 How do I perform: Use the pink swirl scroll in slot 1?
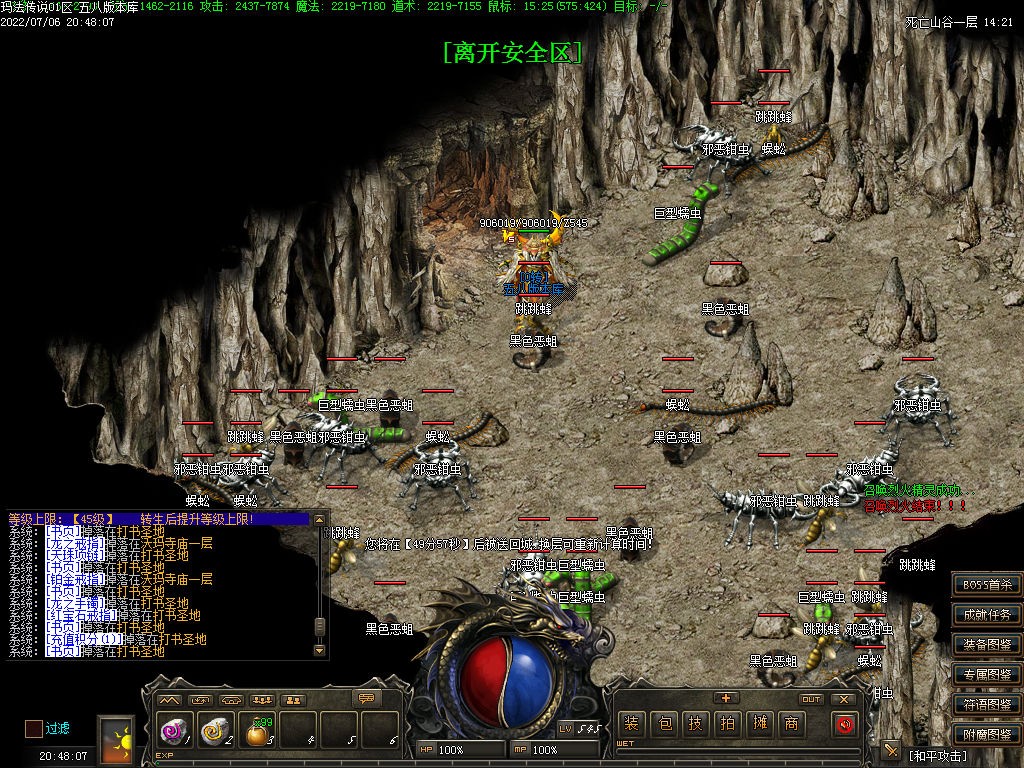coord(173,733)
